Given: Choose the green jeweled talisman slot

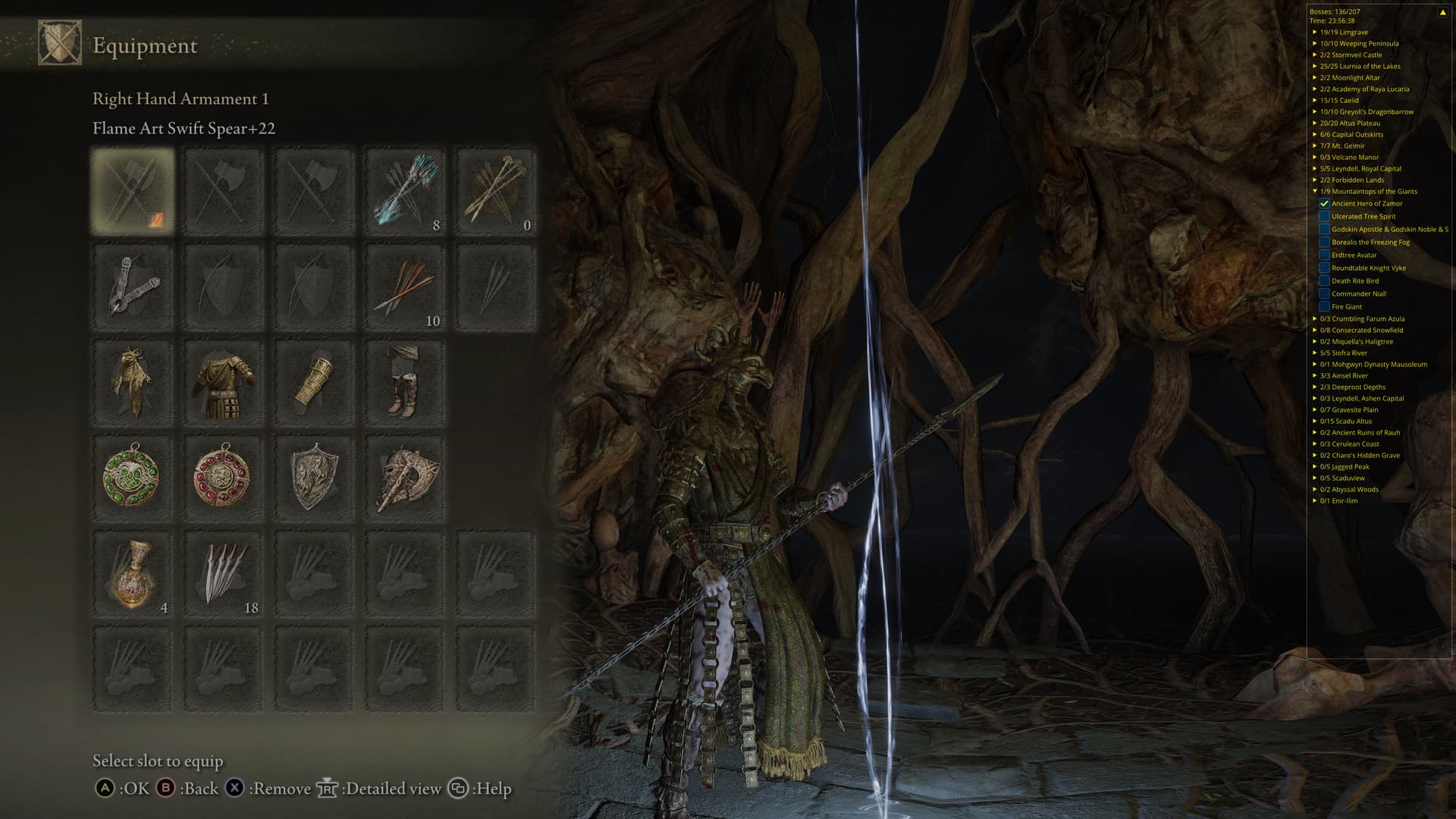Looking at the screenshot, I should [x=133, y=478].
